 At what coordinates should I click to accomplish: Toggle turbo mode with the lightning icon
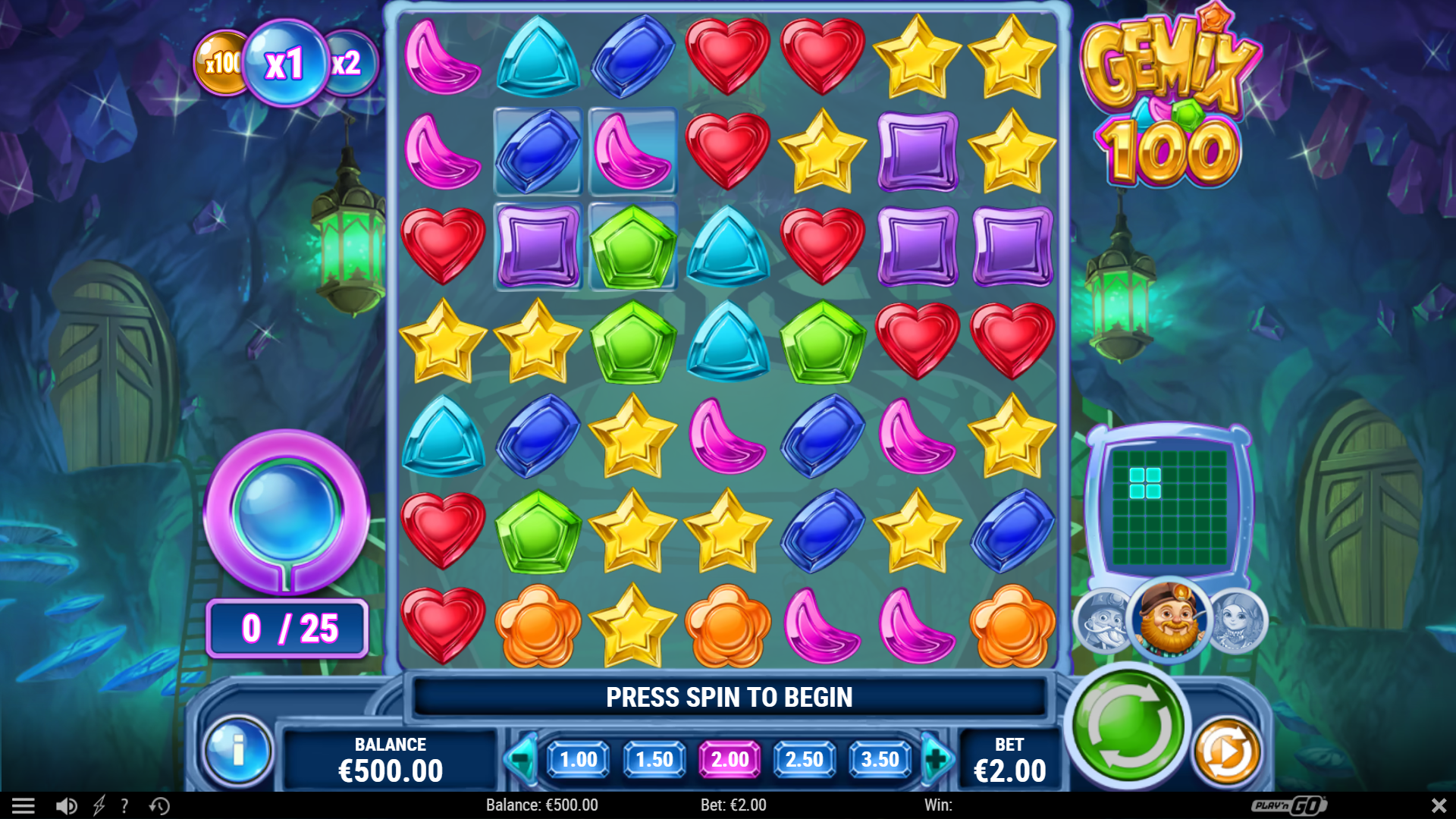[99, 805]
